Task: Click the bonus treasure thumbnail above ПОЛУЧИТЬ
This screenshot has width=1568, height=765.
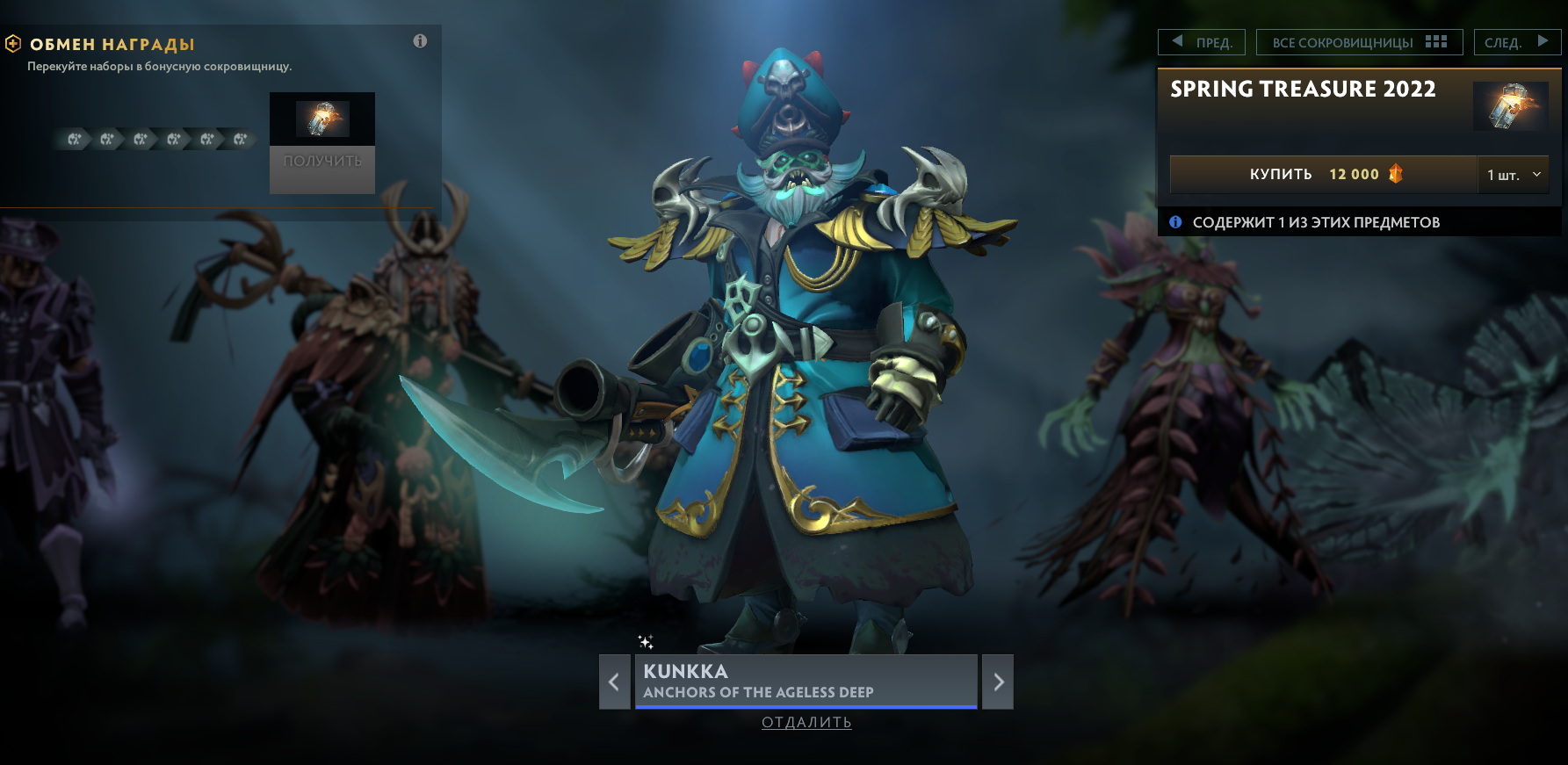Action: pos(322,119)
